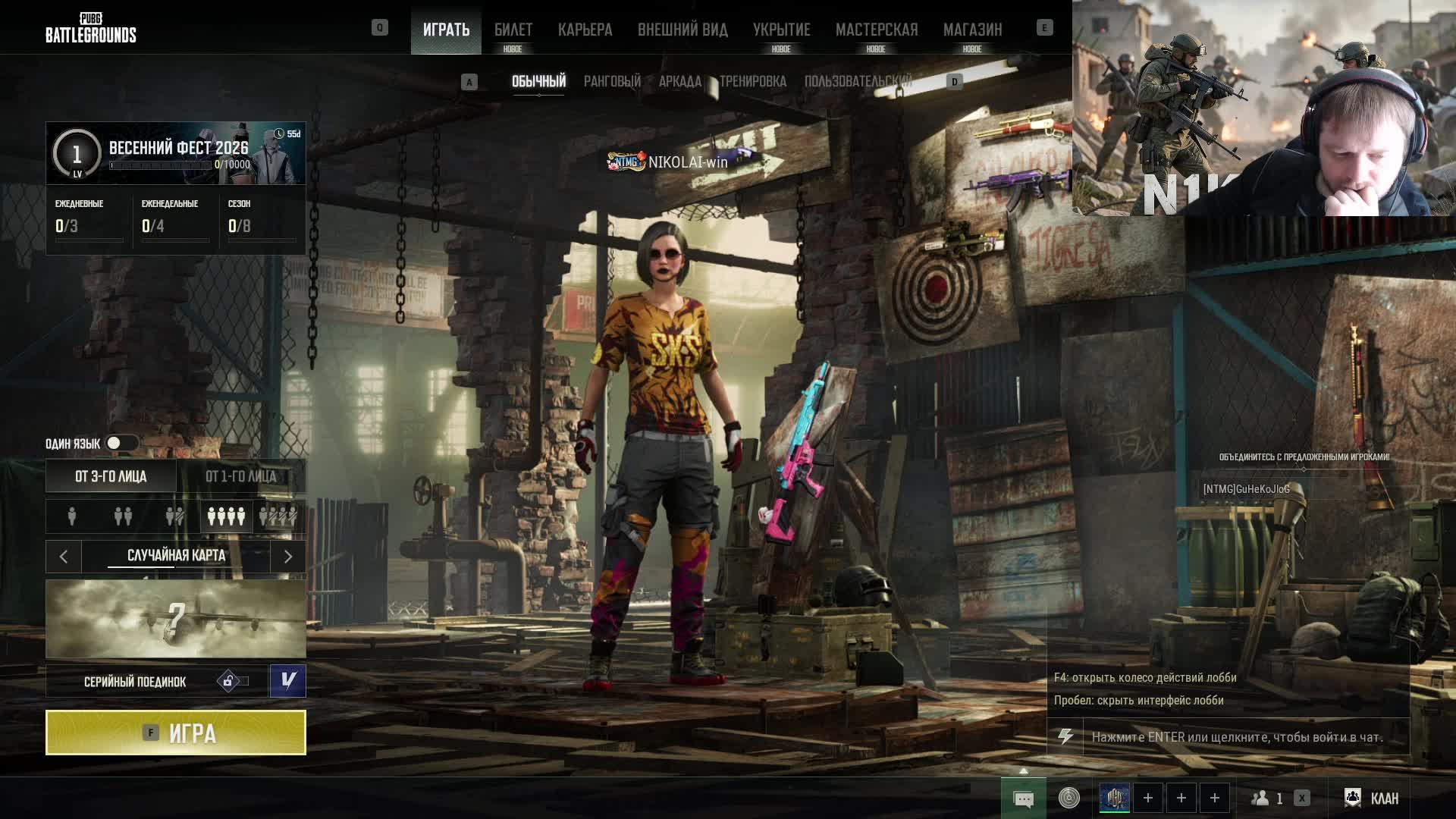
Task: Show the previous map with left arrow
Action: coord(64,557)
